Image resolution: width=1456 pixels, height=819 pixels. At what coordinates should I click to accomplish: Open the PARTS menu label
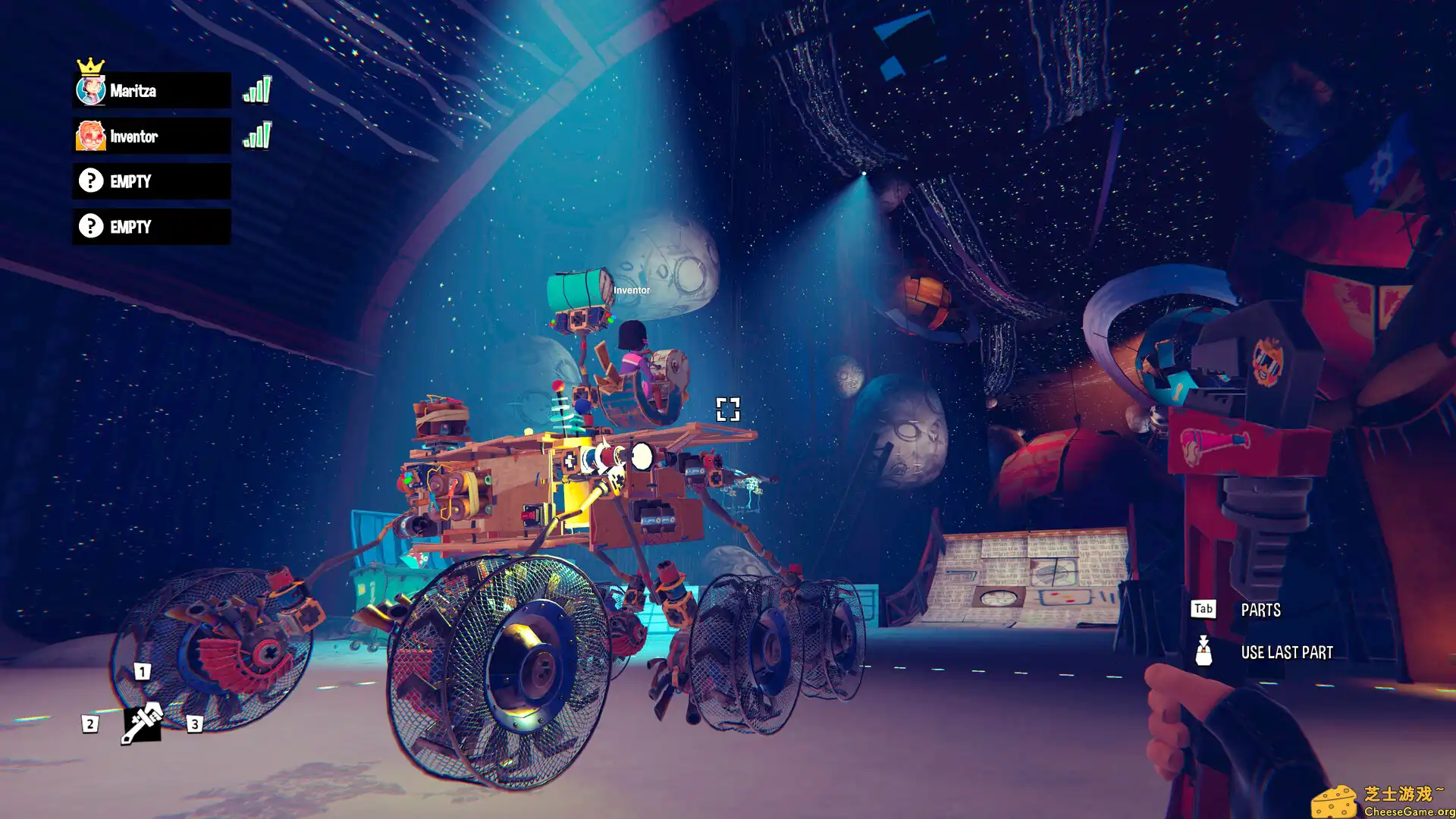[x=1261, y=610]
